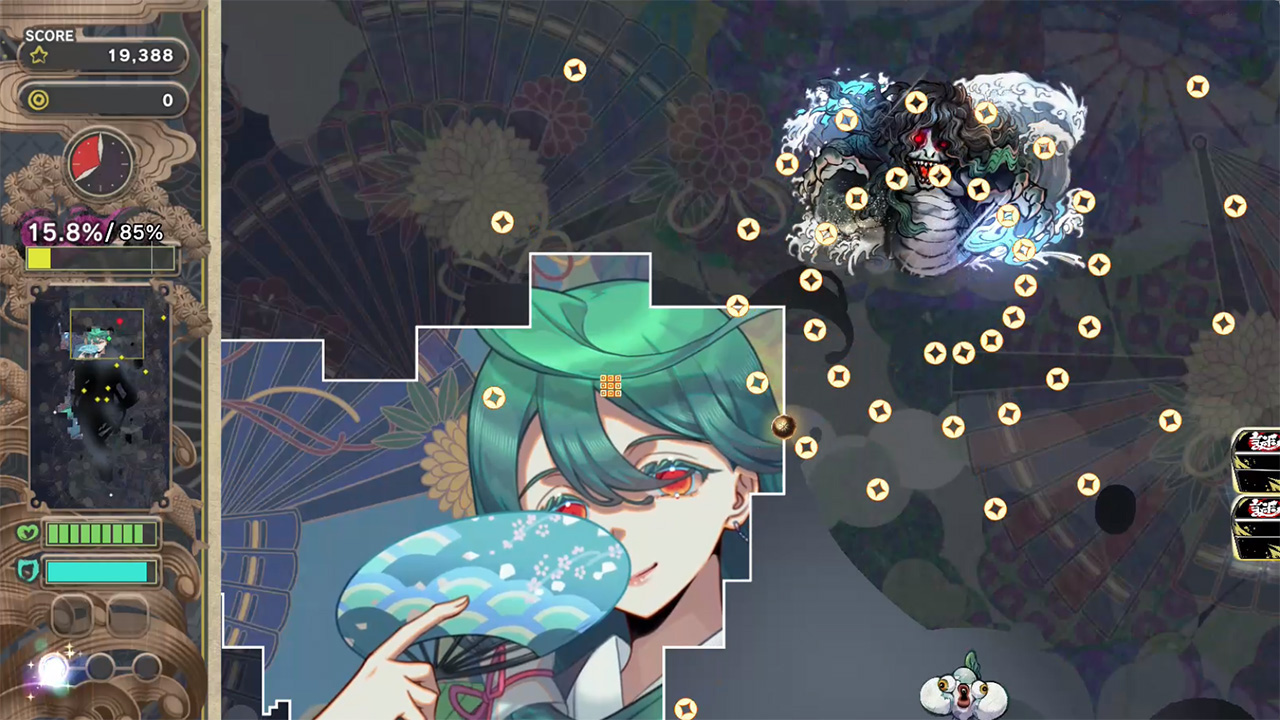1280x720 pixels.
Task: Select the teal shield icon beside the cyan gauge
Action: click(30, 572)
